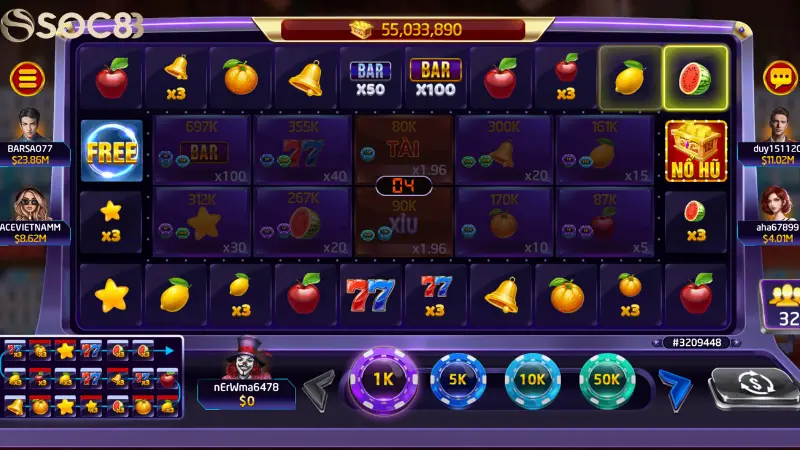Choose the 5K betting chip

pos(458,381)
